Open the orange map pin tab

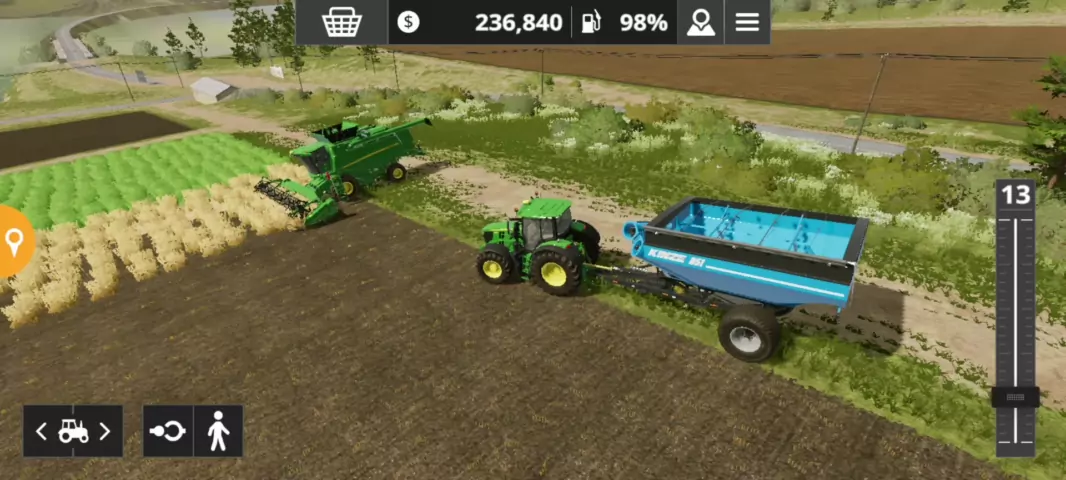pos(14,241)
